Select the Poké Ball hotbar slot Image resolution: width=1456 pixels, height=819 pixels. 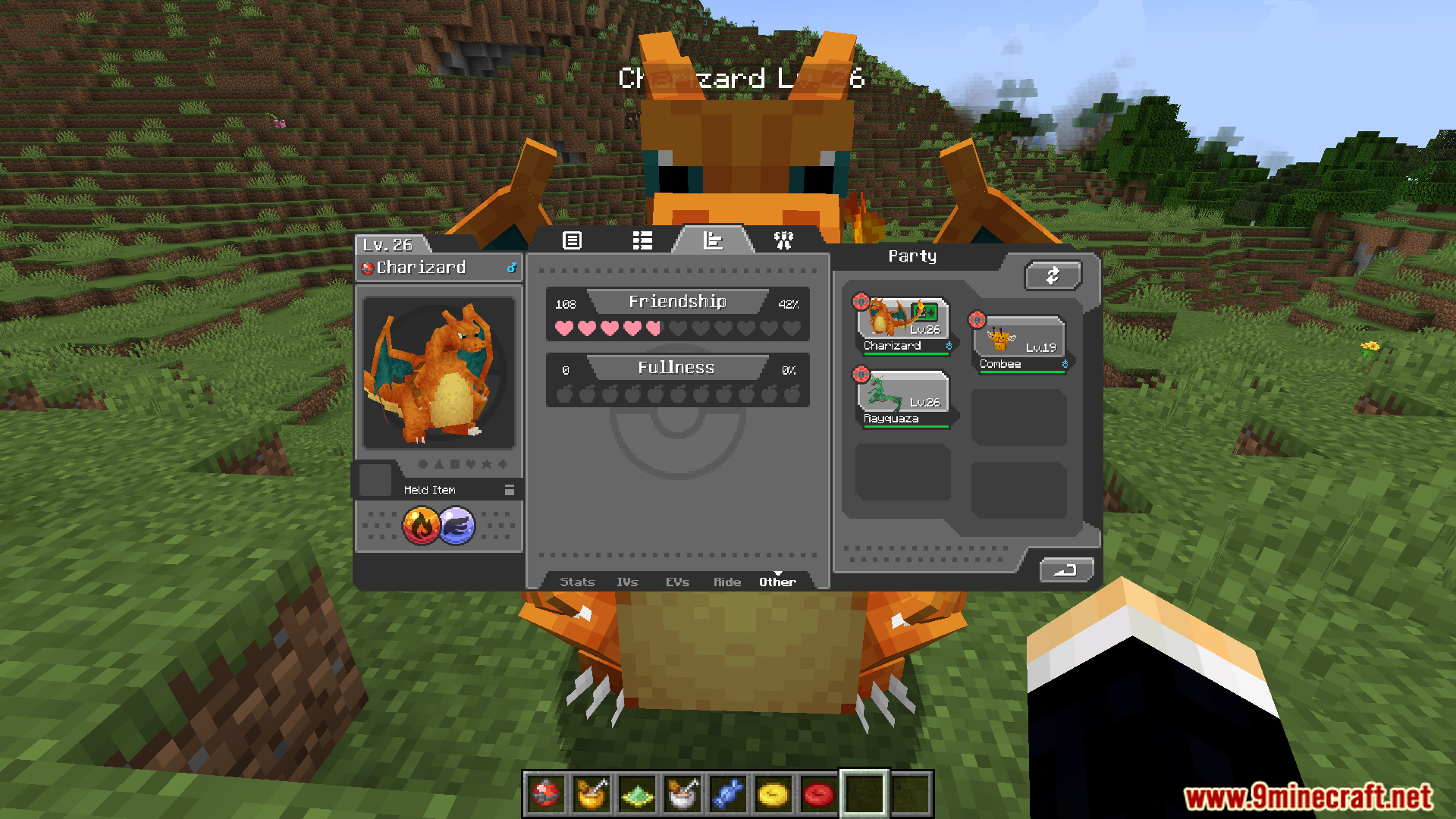(x=546, y=794)
